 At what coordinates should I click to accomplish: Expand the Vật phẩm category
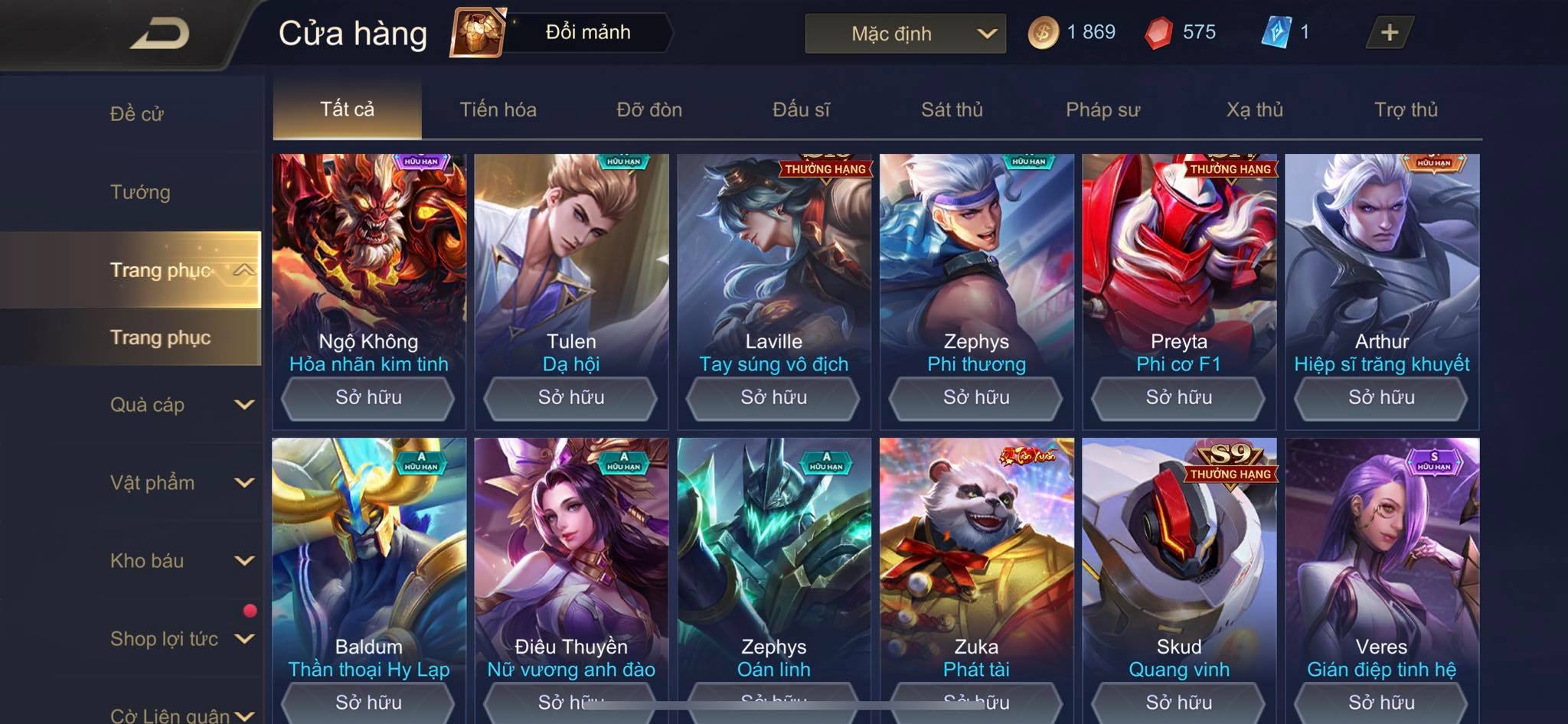click(x=181, y=483)
